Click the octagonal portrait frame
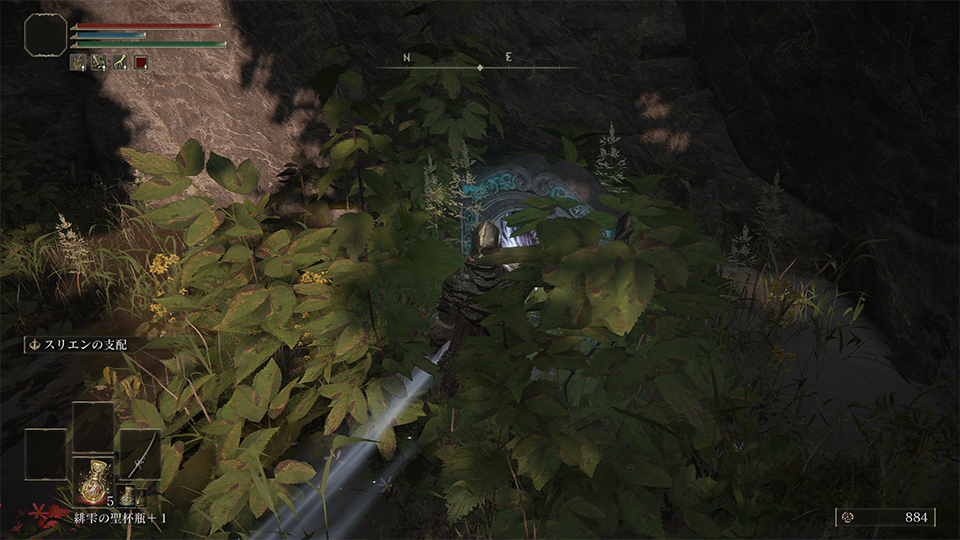 tap(46, 35)
